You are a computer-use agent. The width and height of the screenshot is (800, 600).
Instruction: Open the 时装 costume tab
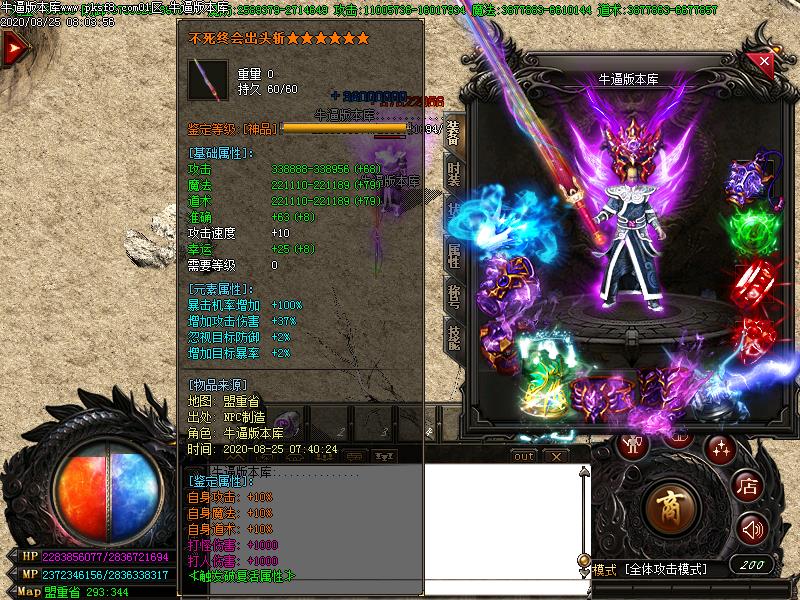pos(454,176)
